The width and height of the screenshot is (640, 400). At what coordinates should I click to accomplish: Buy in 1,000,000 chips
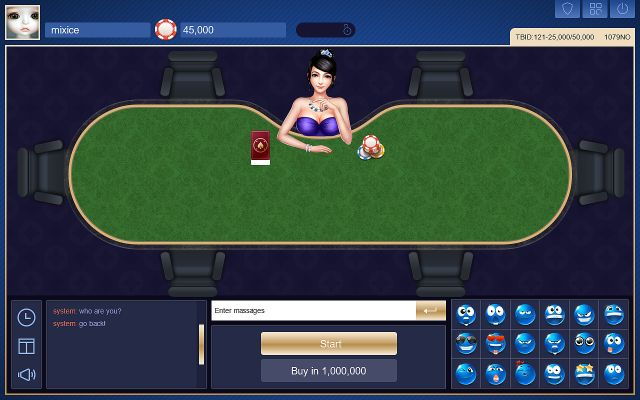click(329, 371)
